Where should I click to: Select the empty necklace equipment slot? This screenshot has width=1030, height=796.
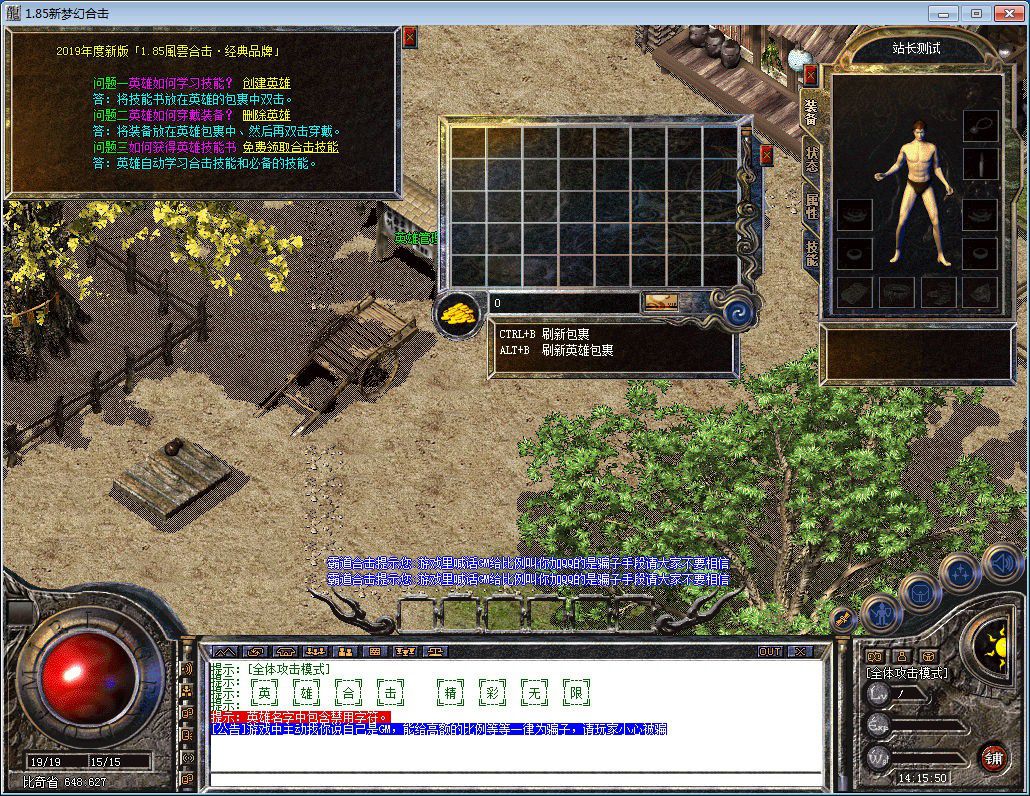point(980,126)
